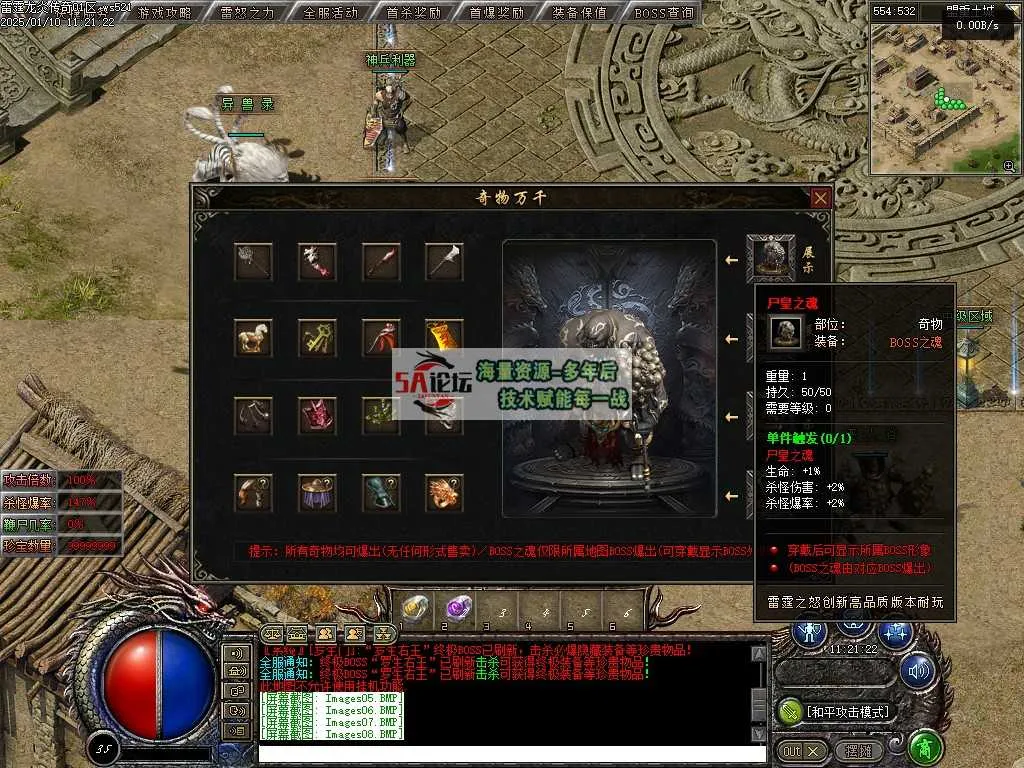Viewport: 1024px width, 768px height.
Task: Select the golden keys relic slot
Action: pos(317,337)
